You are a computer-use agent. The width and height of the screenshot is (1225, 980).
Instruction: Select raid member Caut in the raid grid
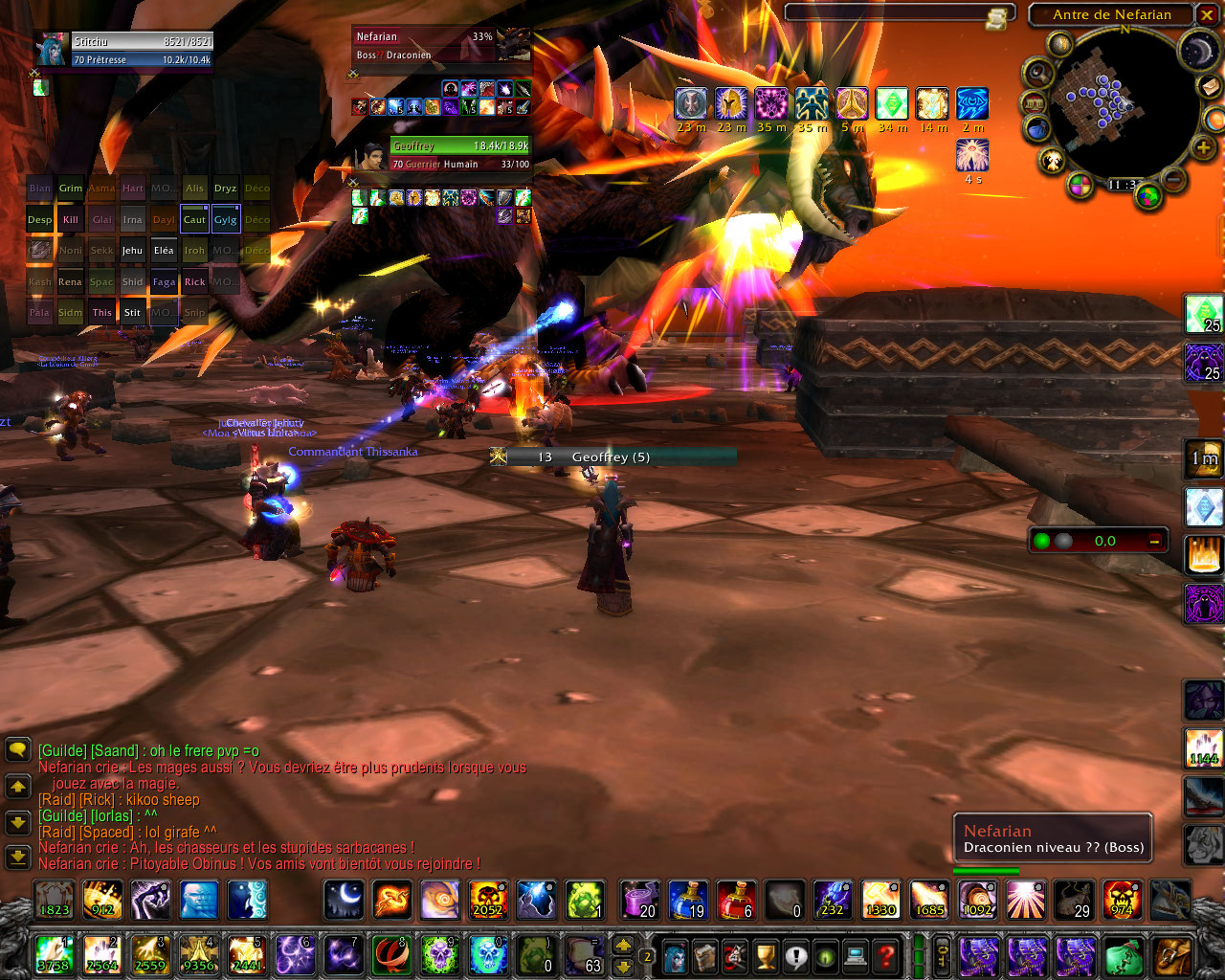(194, 219)
